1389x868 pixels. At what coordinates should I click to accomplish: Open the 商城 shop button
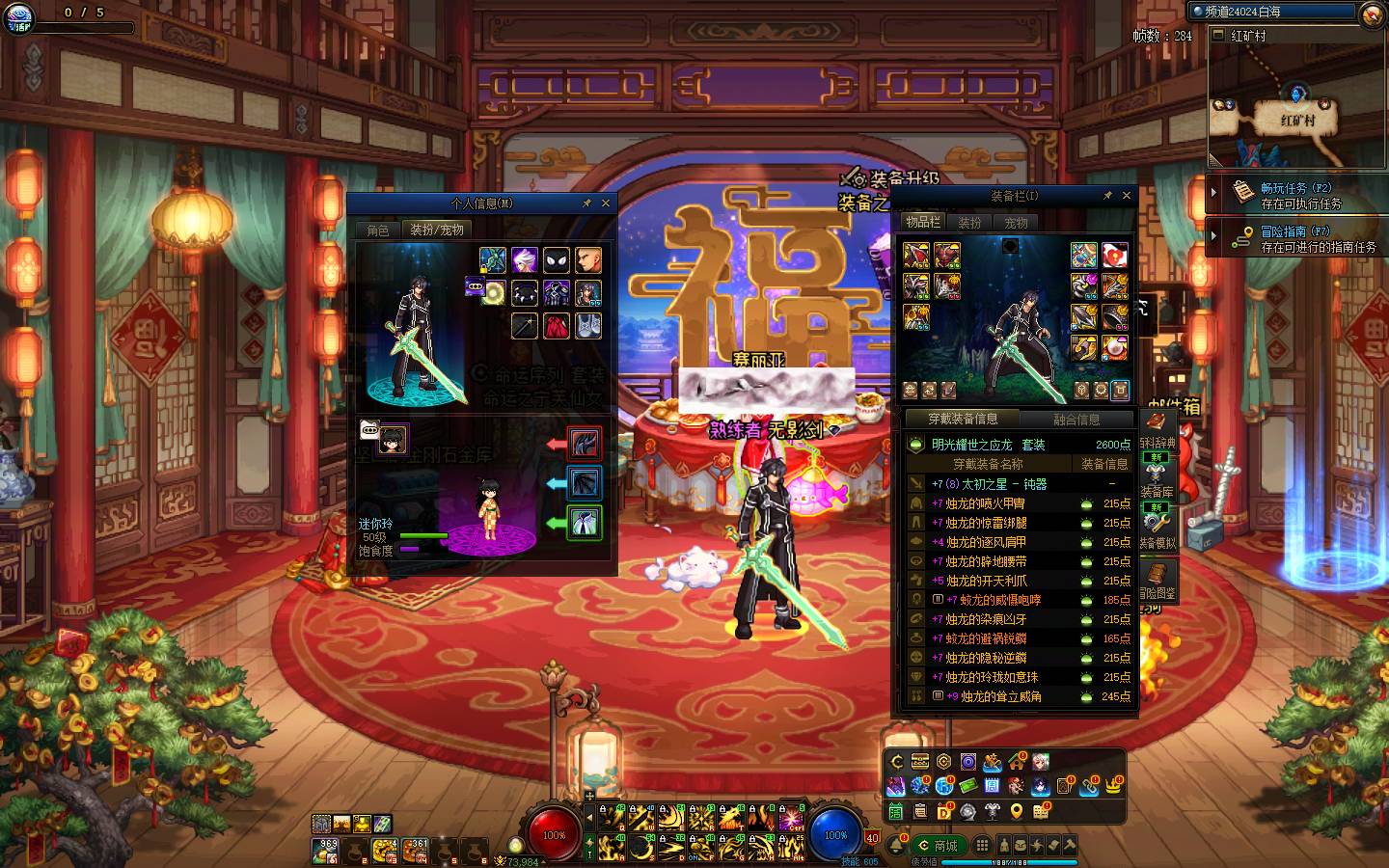pos(937,846)
